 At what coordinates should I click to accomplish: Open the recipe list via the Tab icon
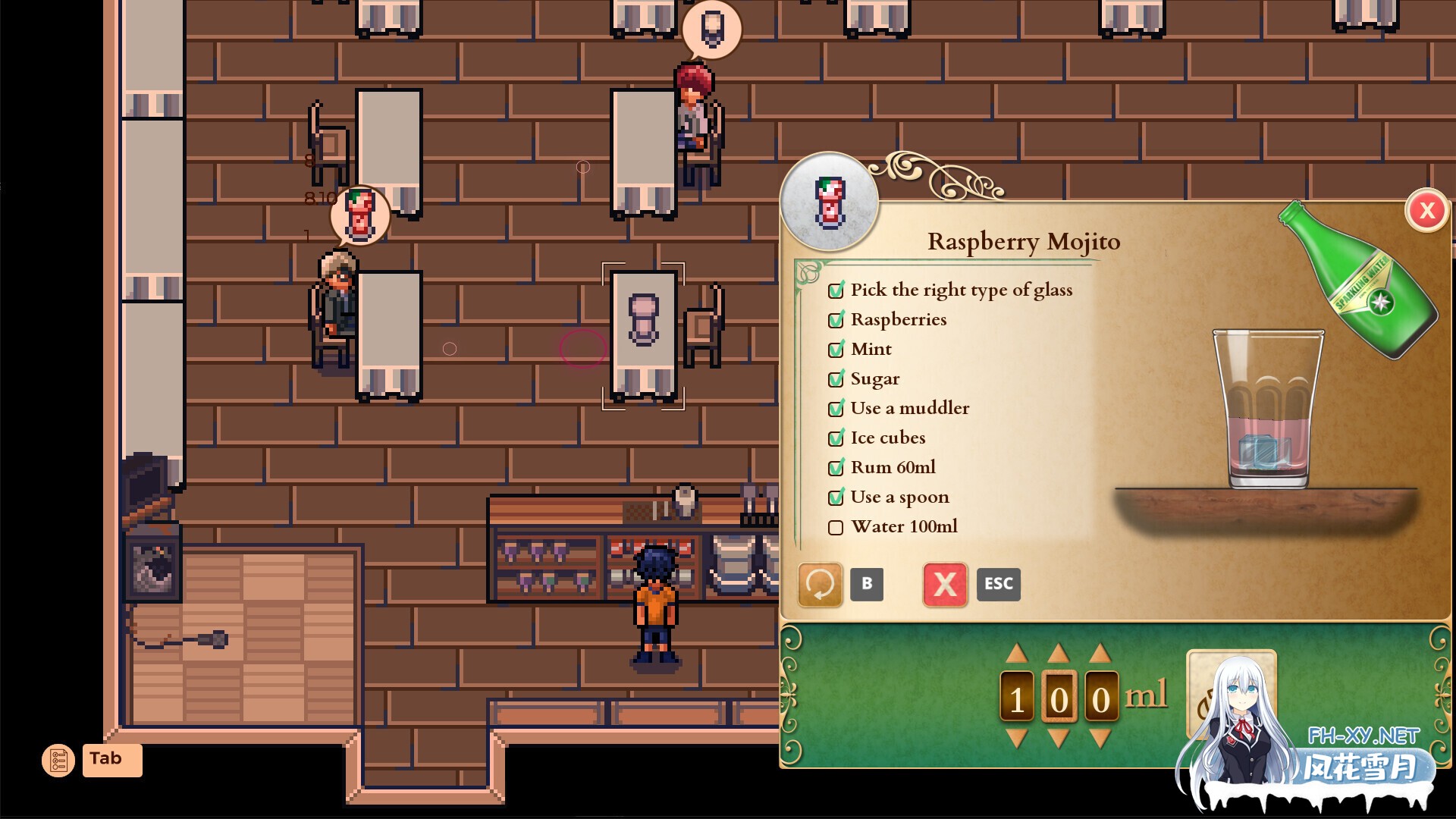click(x=60, y=760)
